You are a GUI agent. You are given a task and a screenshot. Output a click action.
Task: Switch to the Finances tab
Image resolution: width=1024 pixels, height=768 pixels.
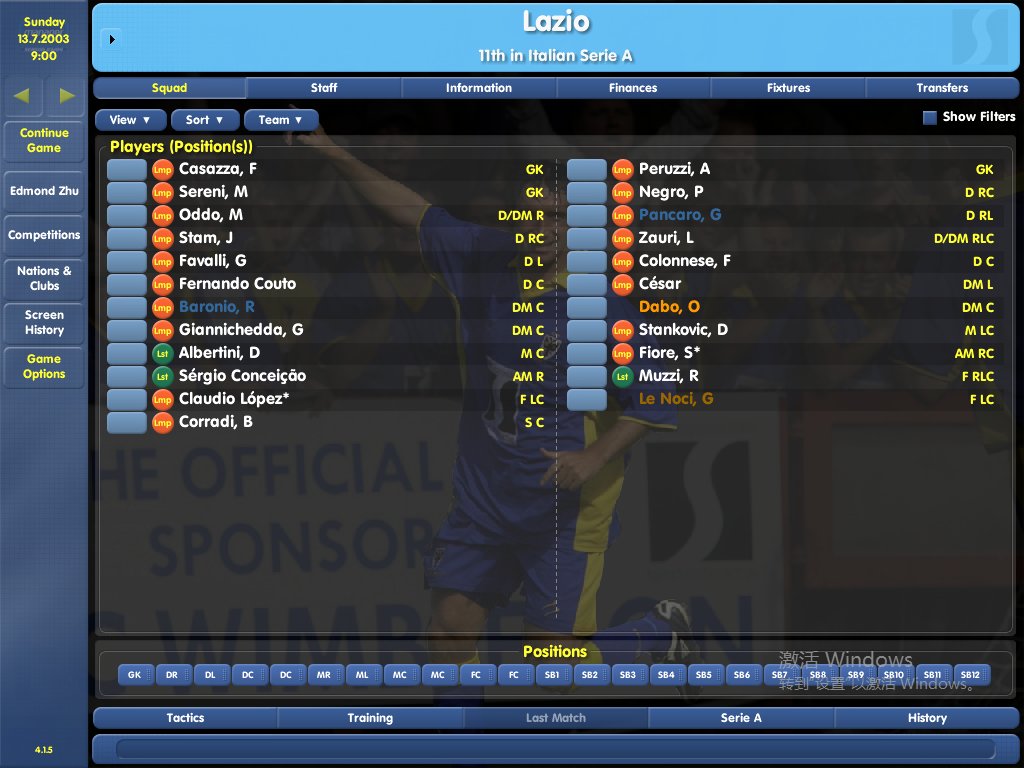tap(633, 88)
